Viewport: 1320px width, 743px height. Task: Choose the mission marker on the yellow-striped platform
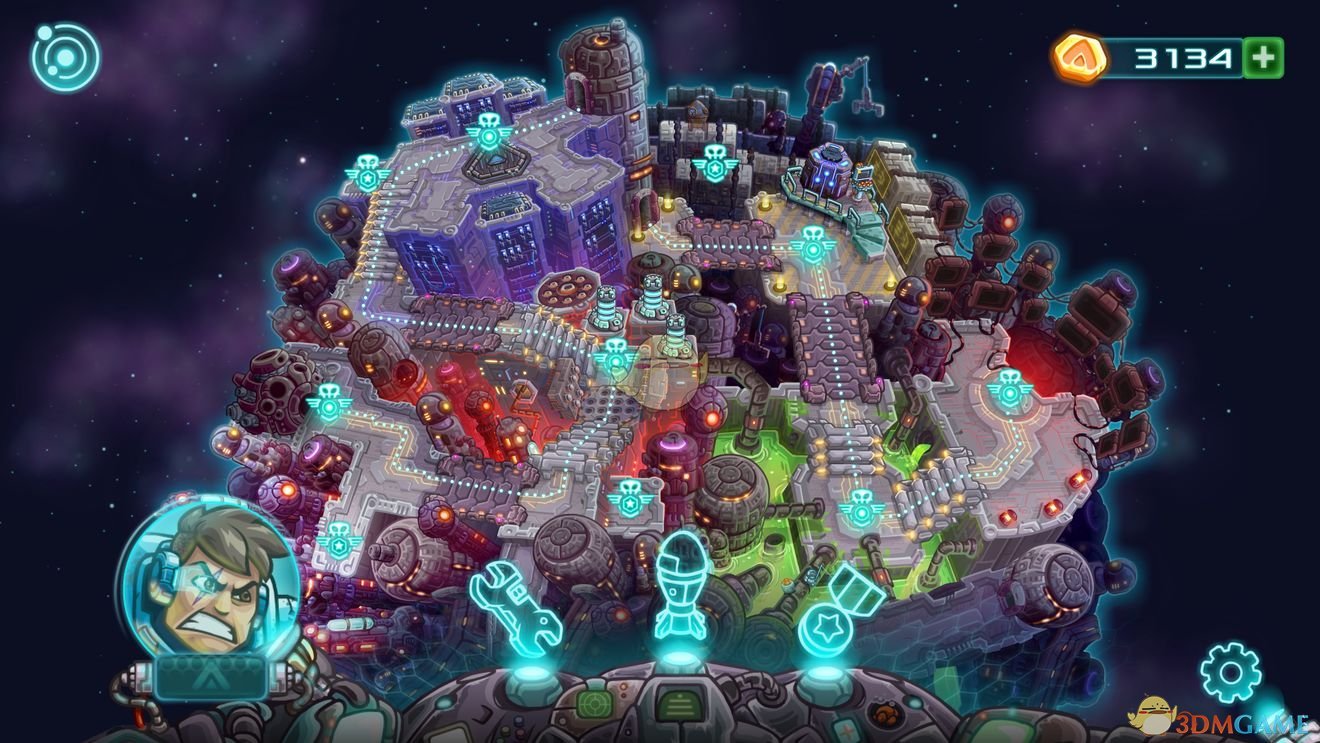[811, 243]
